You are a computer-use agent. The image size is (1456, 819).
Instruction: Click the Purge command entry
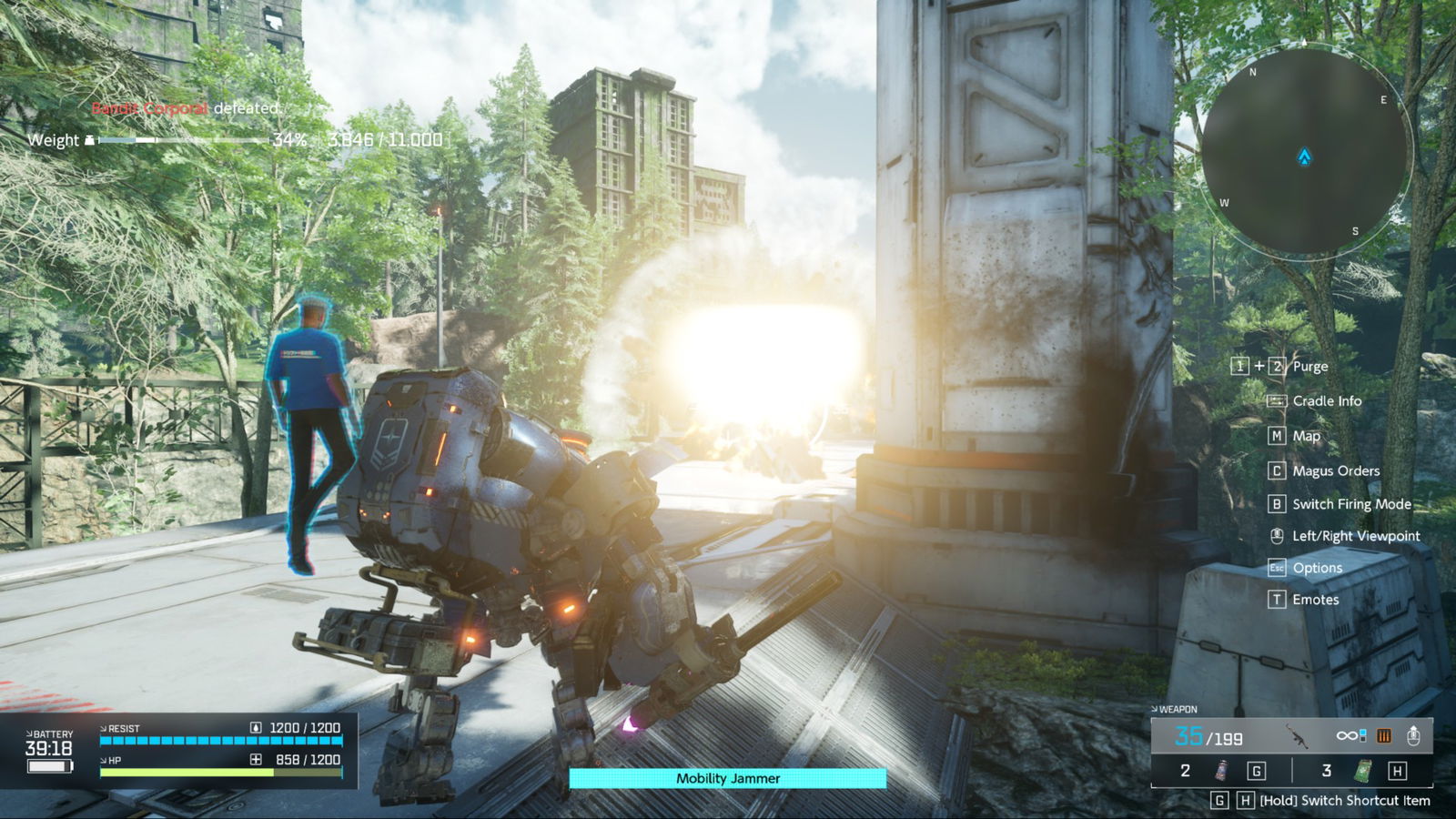(x=1309, y=367)
